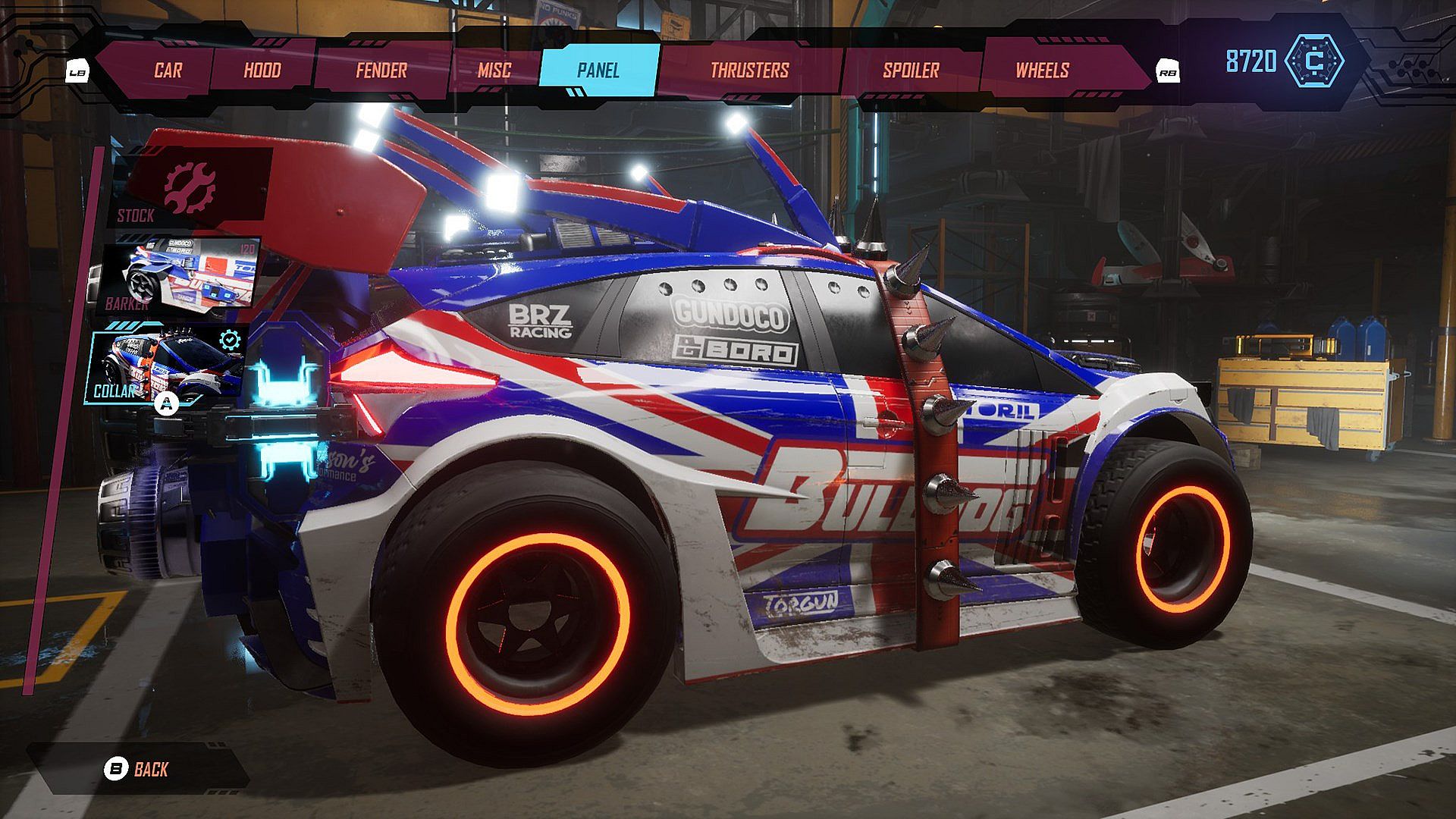Open the Spoiler tab
Viewport: 1456px width, 819px height.
pos(911,71)
